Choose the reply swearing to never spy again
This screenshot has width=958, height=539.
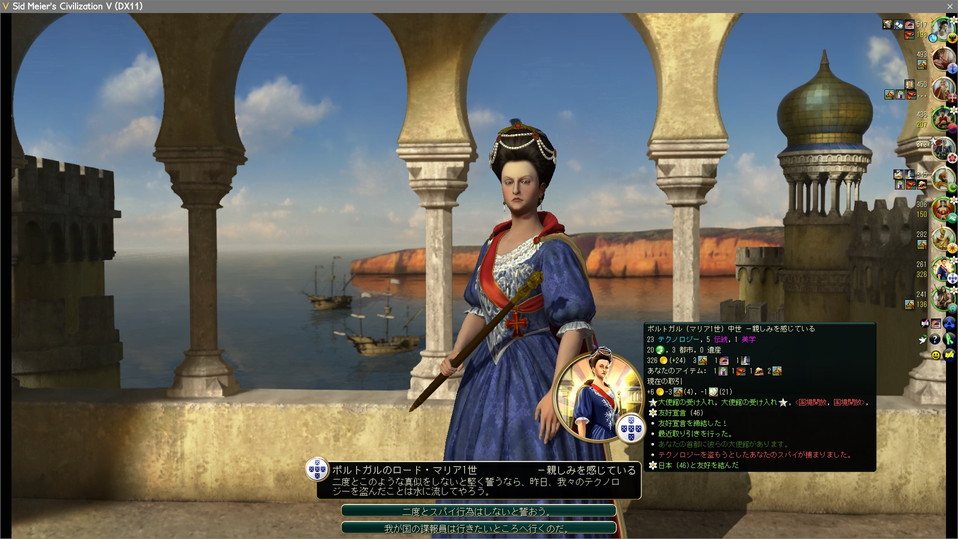(478, 510)
